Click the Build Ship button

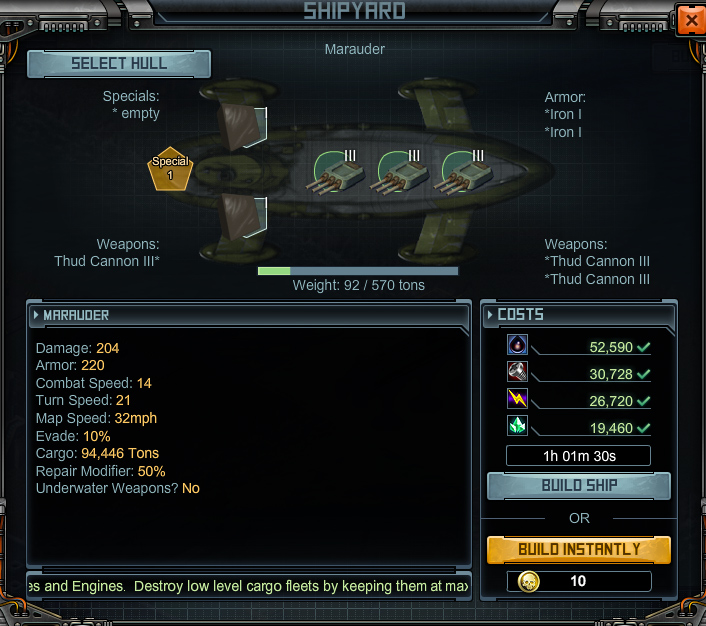(x=578, y=486)
